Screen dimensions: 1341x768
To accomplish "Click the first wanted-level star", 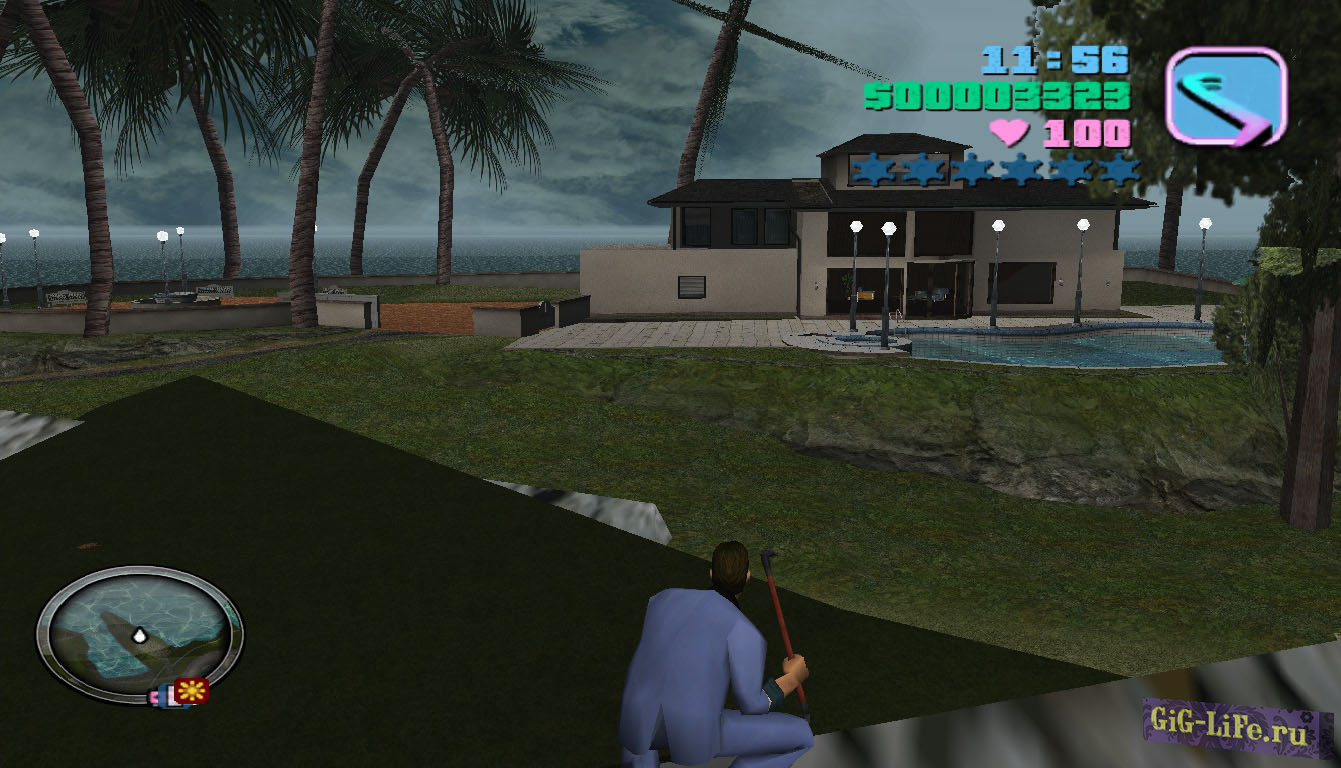I will [x=872, y=170].
